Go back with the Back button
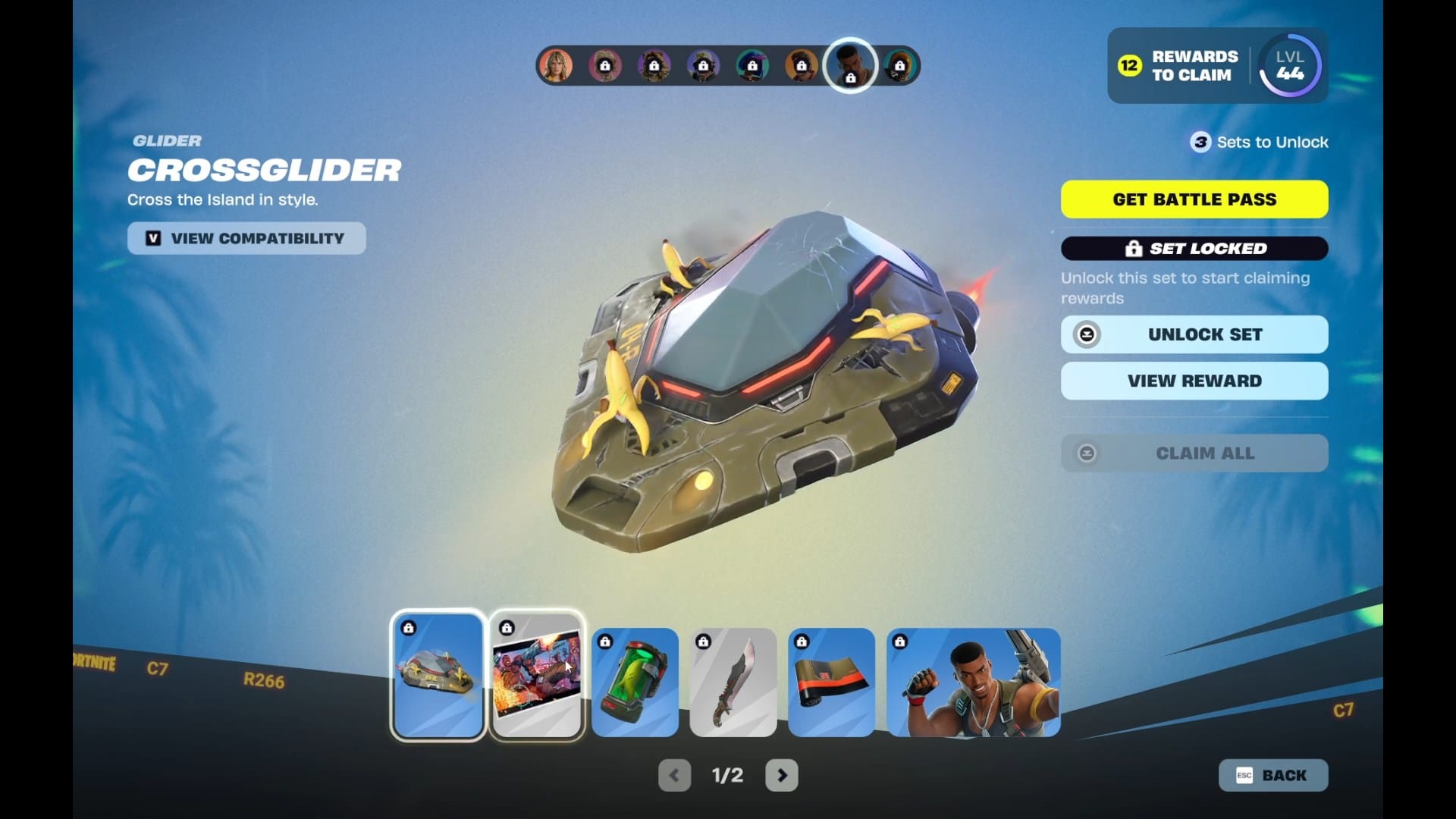Image resolution: width=1456 pixels, height=819 pixels. [1272, 775]
